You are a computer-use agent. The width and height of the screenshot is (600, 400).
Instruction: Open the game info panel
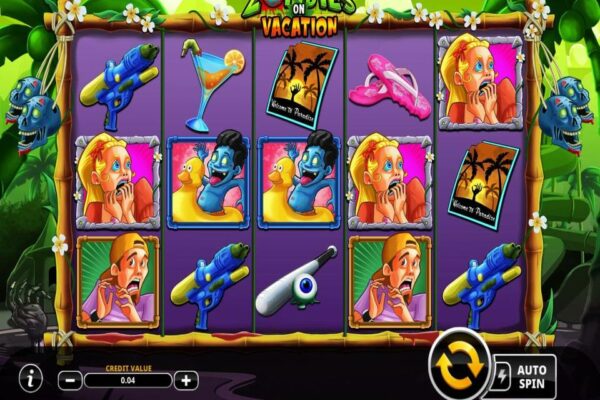click(31, 379)
